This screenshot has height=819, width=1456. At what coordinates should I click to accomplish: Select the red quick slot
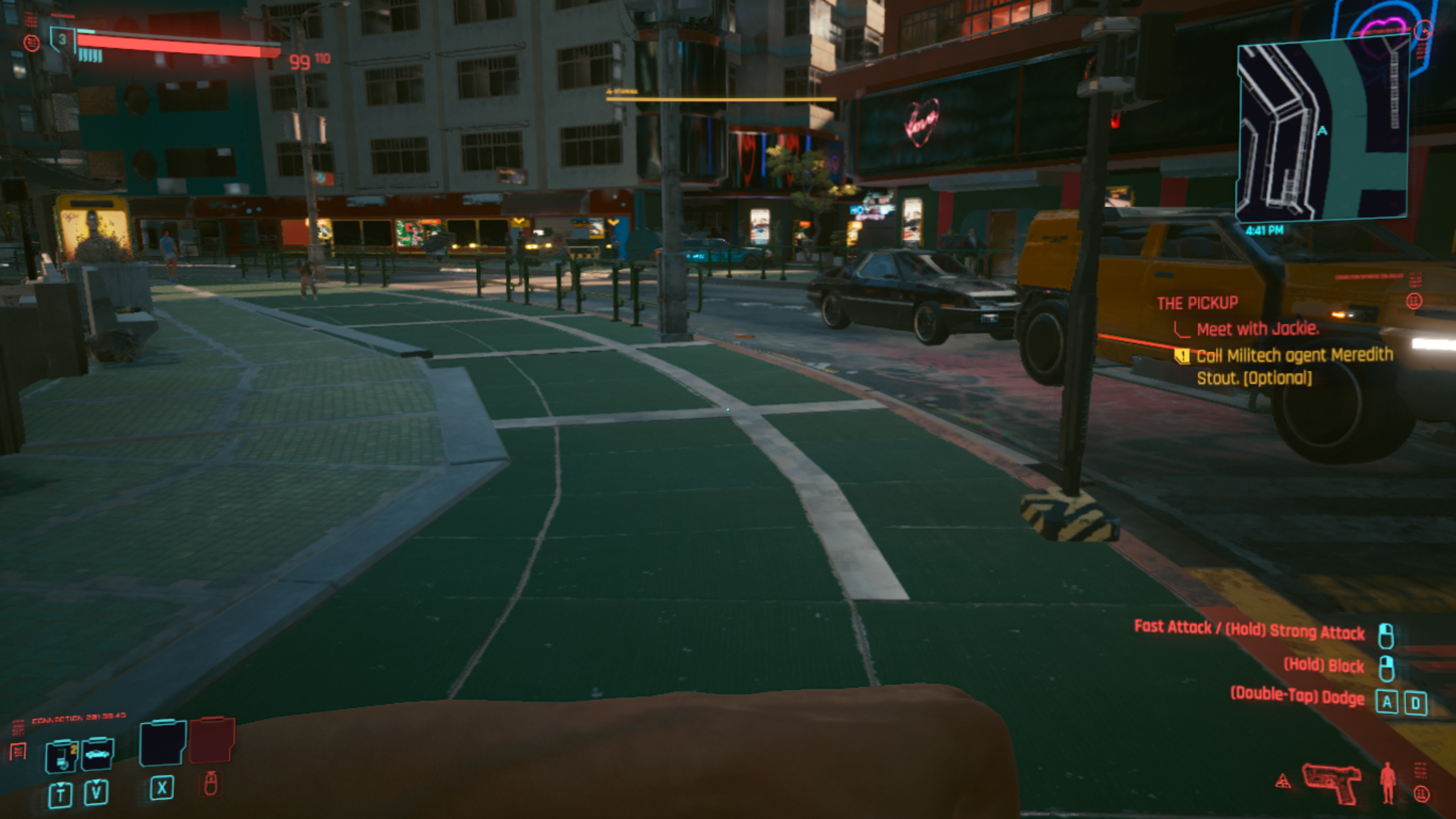pos(212,740)
